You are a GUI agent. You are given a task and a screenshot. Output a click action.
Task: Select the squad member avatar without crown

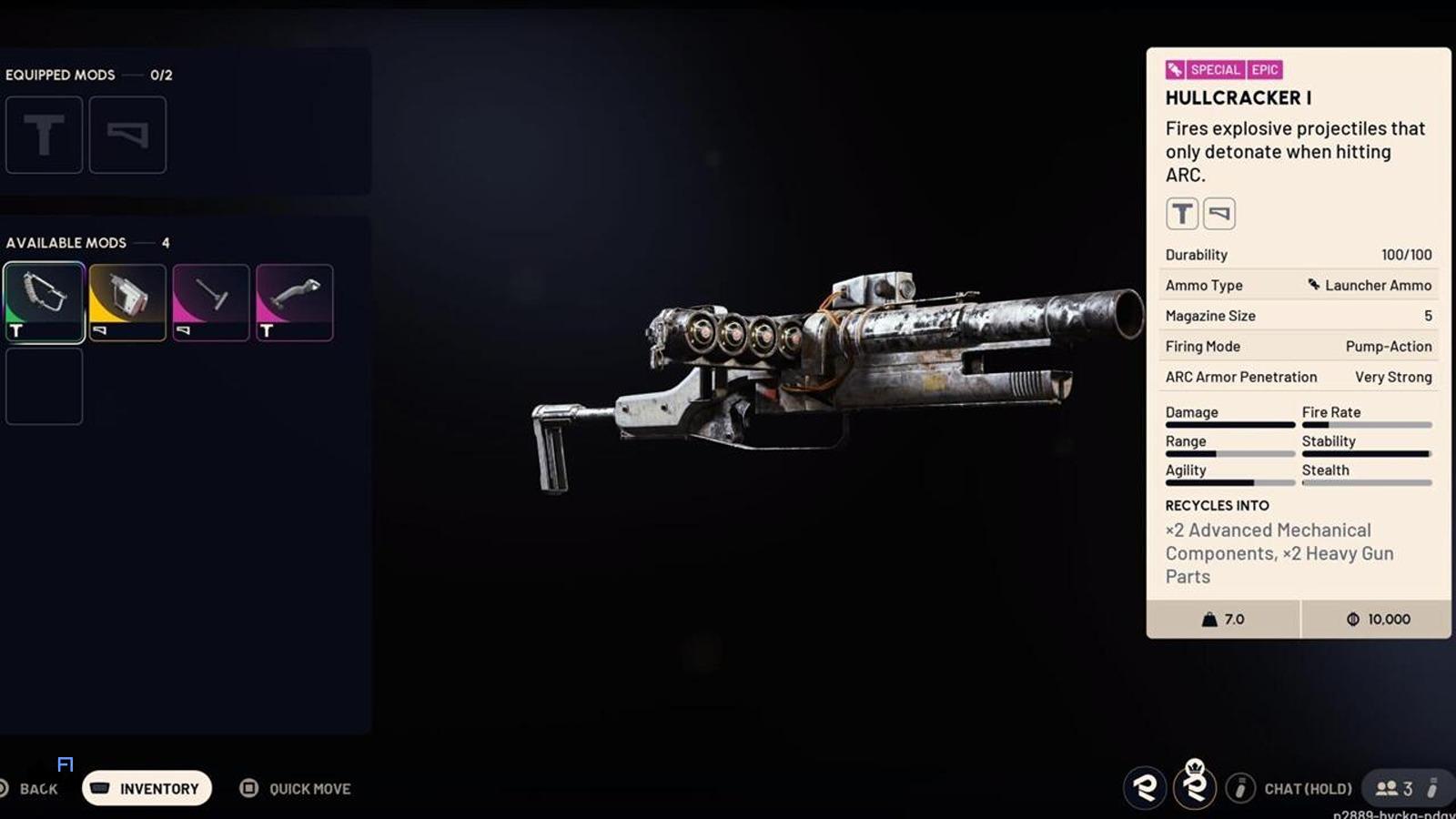pyautogui.click(x=1145, y=787)
